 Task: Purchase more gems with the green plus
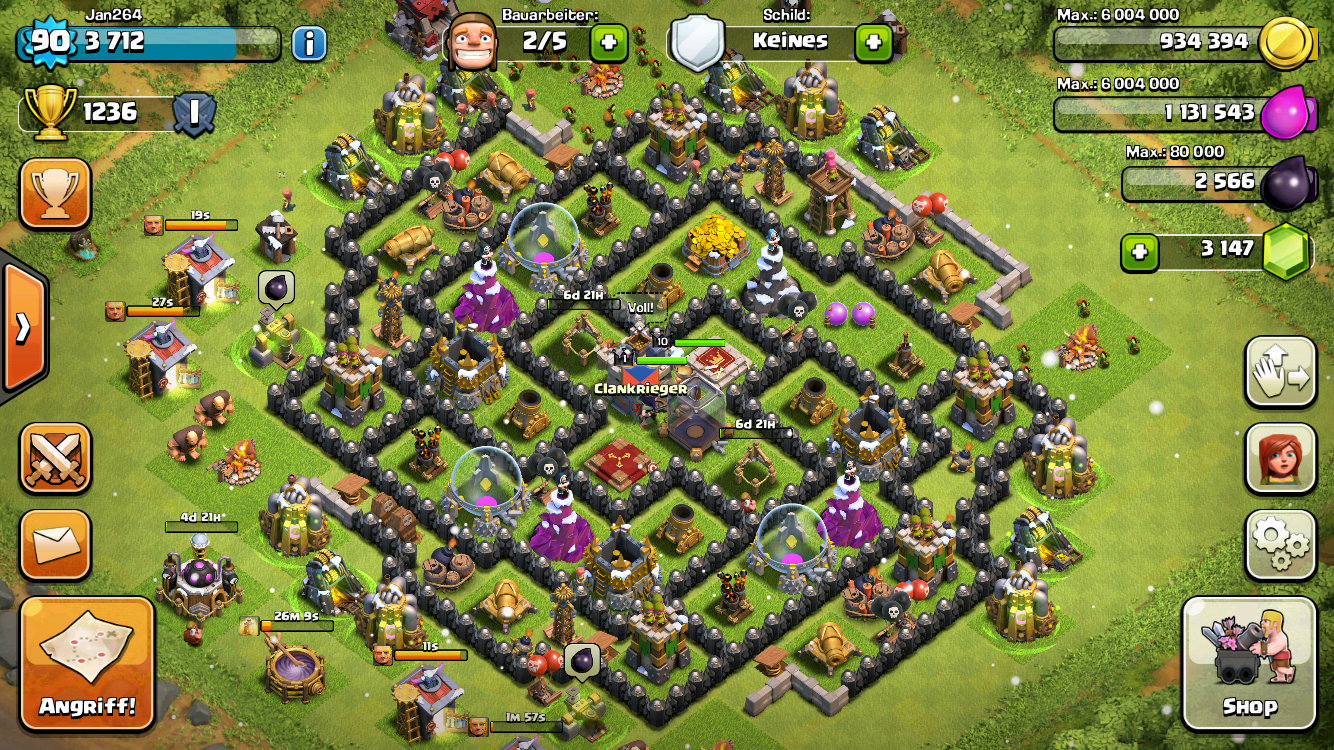click(x=1139, y=252)
